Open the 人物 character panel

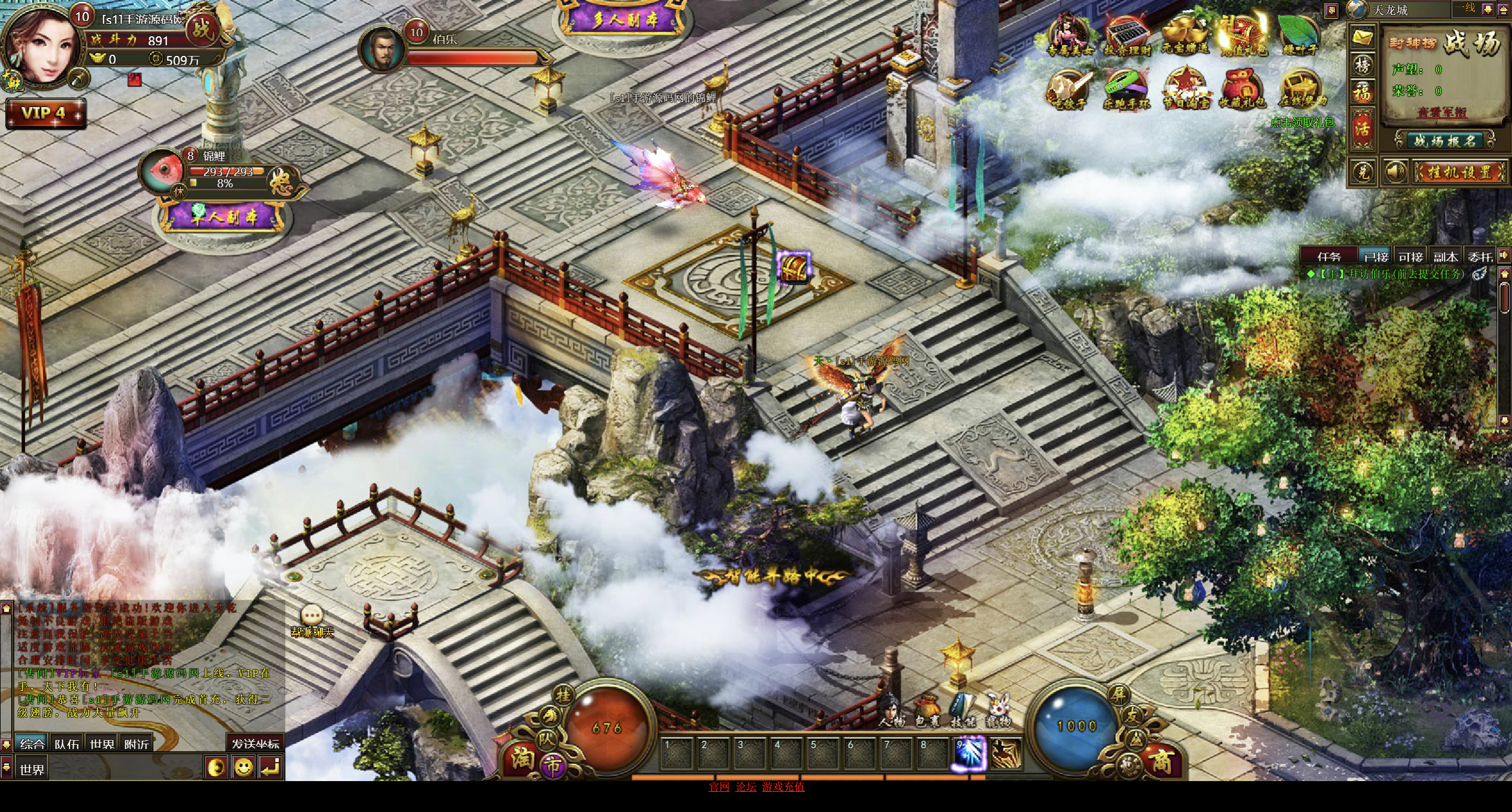point(891,710)
